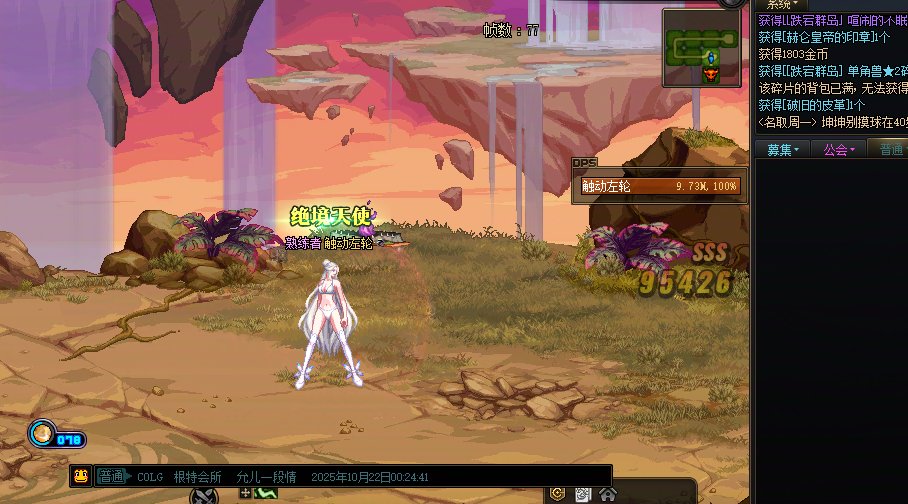Screen dimensions: 908x504
Task: Open the 系统 chat tab dropdown
Action: point(781,5)
